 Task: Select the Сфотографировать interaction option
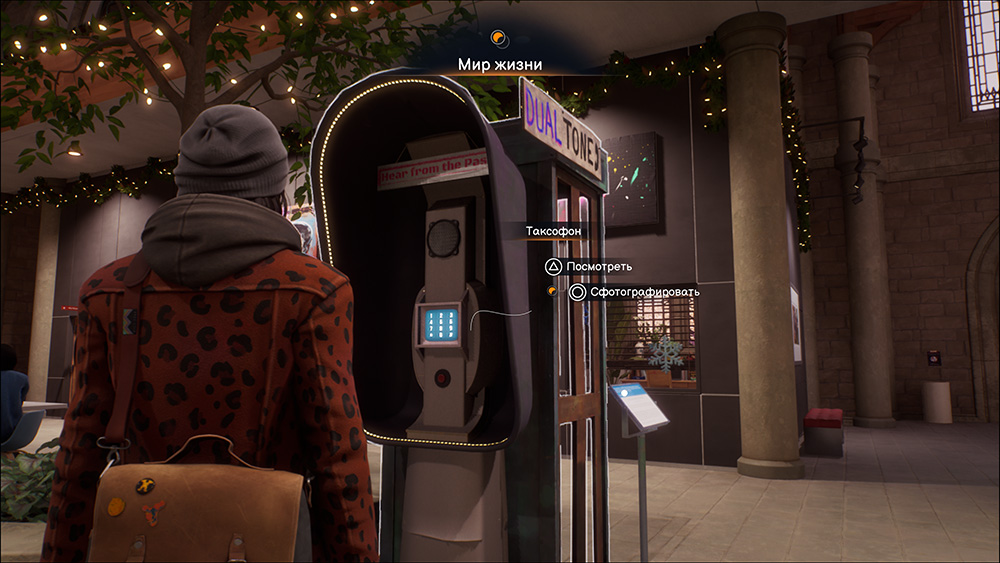[x=634, y=292]
